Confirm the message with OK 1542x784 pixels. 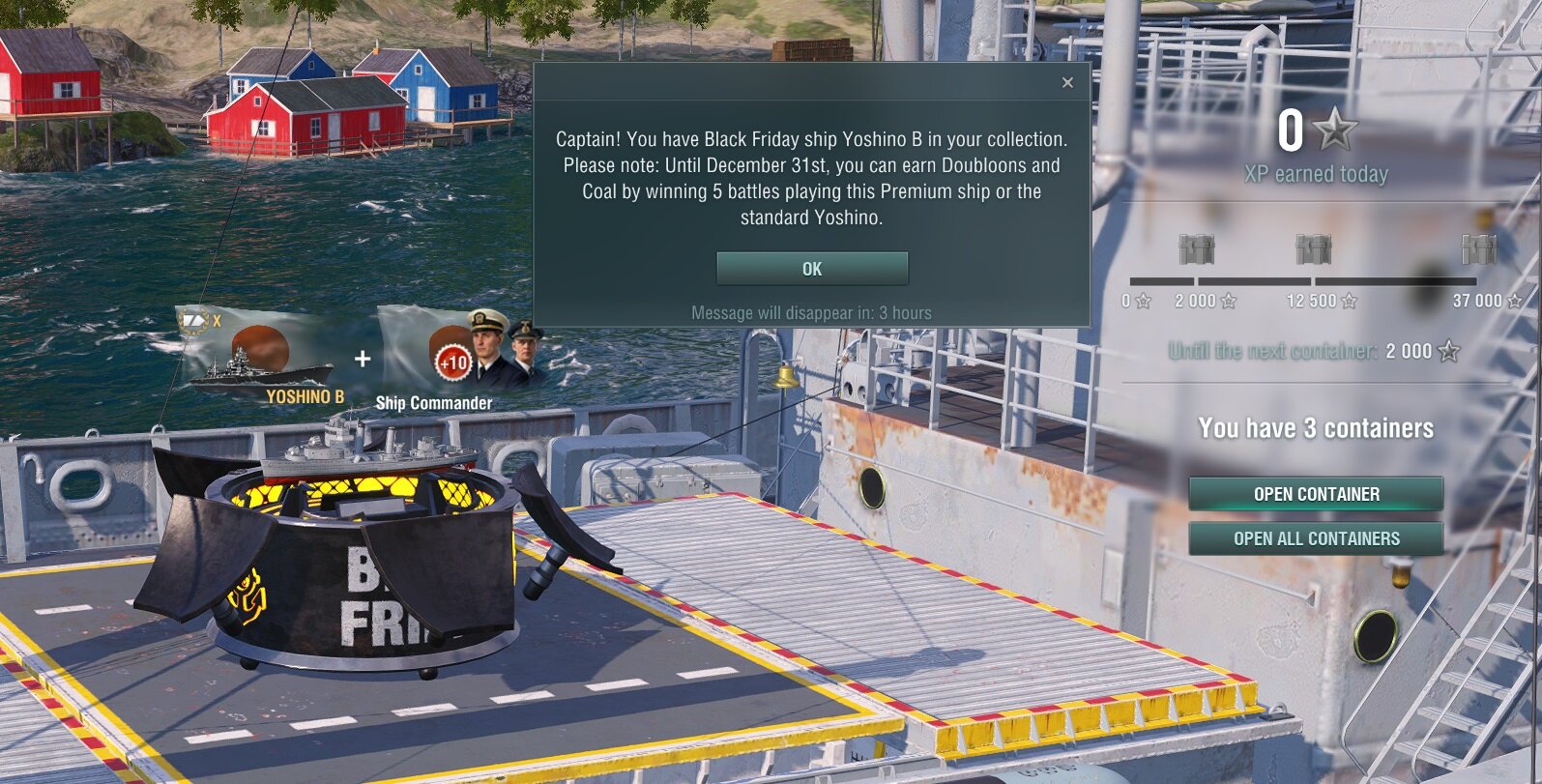[x=812, y=269]
